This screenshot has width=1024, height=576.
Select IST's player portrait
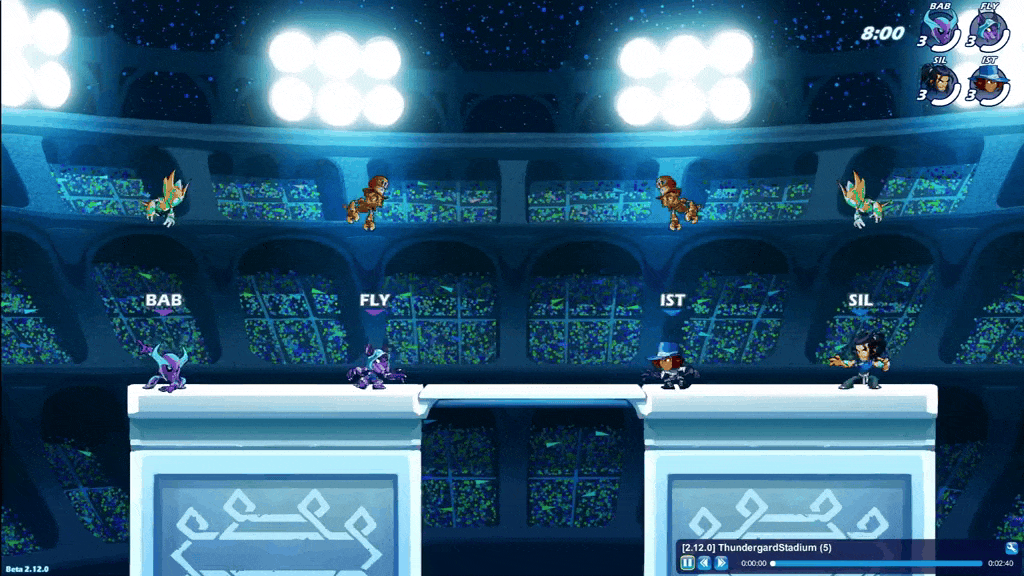pos(988,82)
